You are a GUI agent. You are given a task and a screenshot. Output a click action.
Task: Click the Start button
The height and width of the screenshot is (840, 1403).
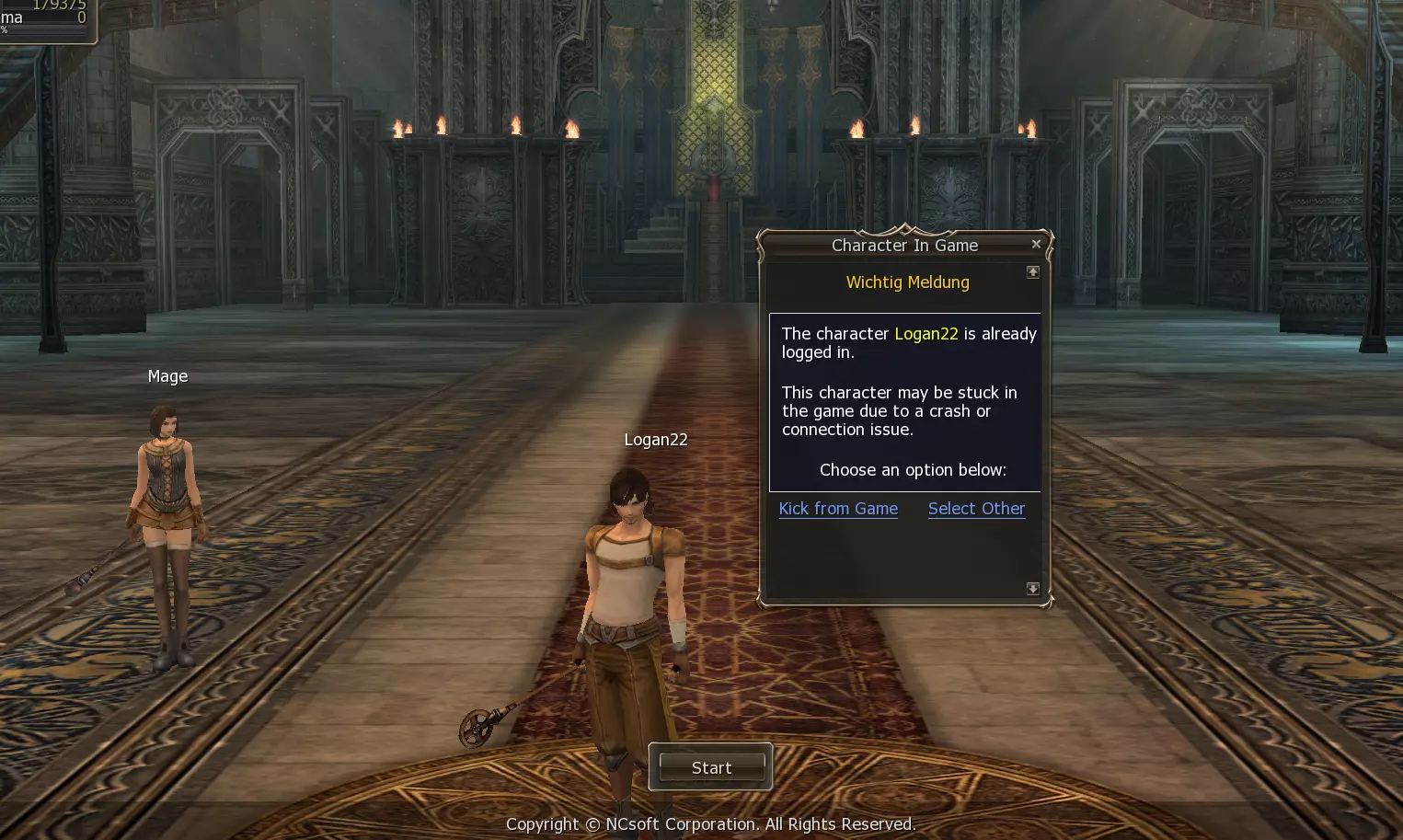(x=711, y=767)
